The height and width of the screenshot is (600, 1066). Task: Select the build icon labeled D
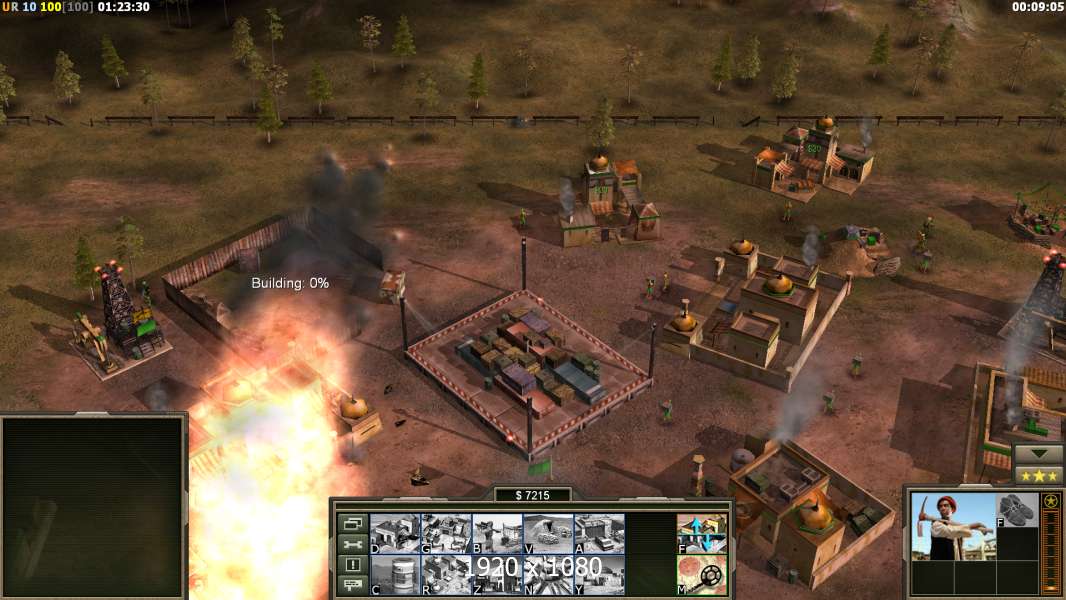[x=395, y=533]
